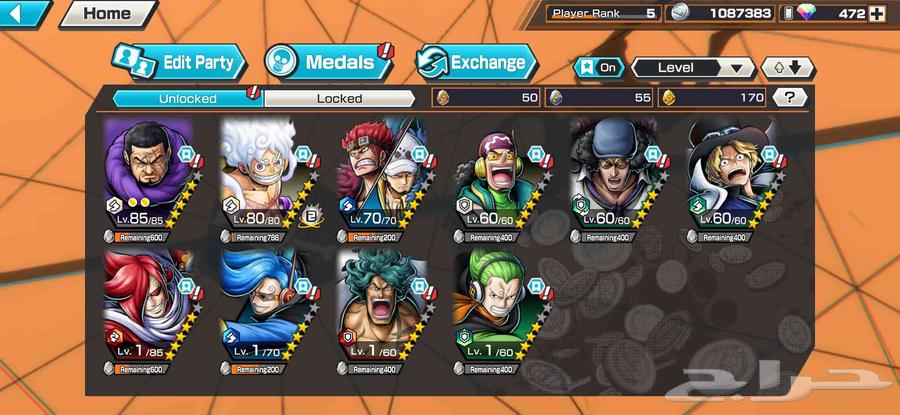900x415 pixels.
Task: Toggle the bookmark On filter
Action: pyautogui.click(x=598, y=67)
